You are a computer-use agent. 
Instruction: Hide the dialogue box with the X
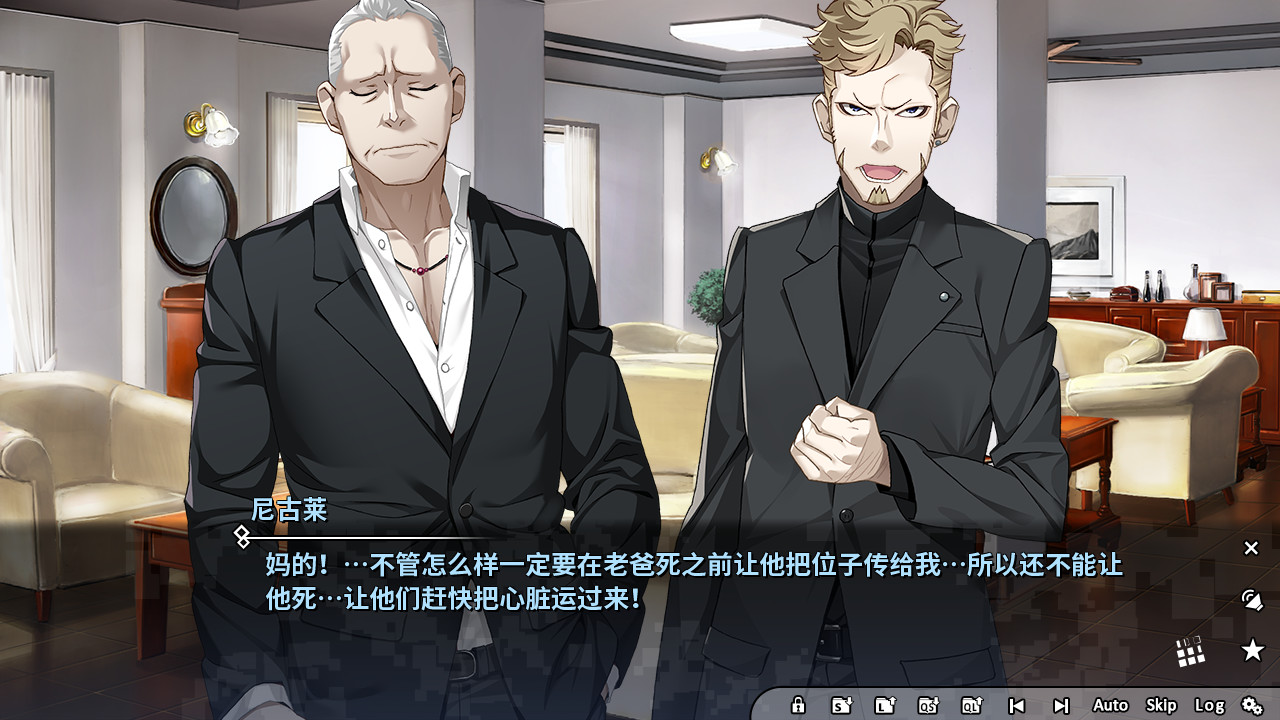click(1251, 547)
